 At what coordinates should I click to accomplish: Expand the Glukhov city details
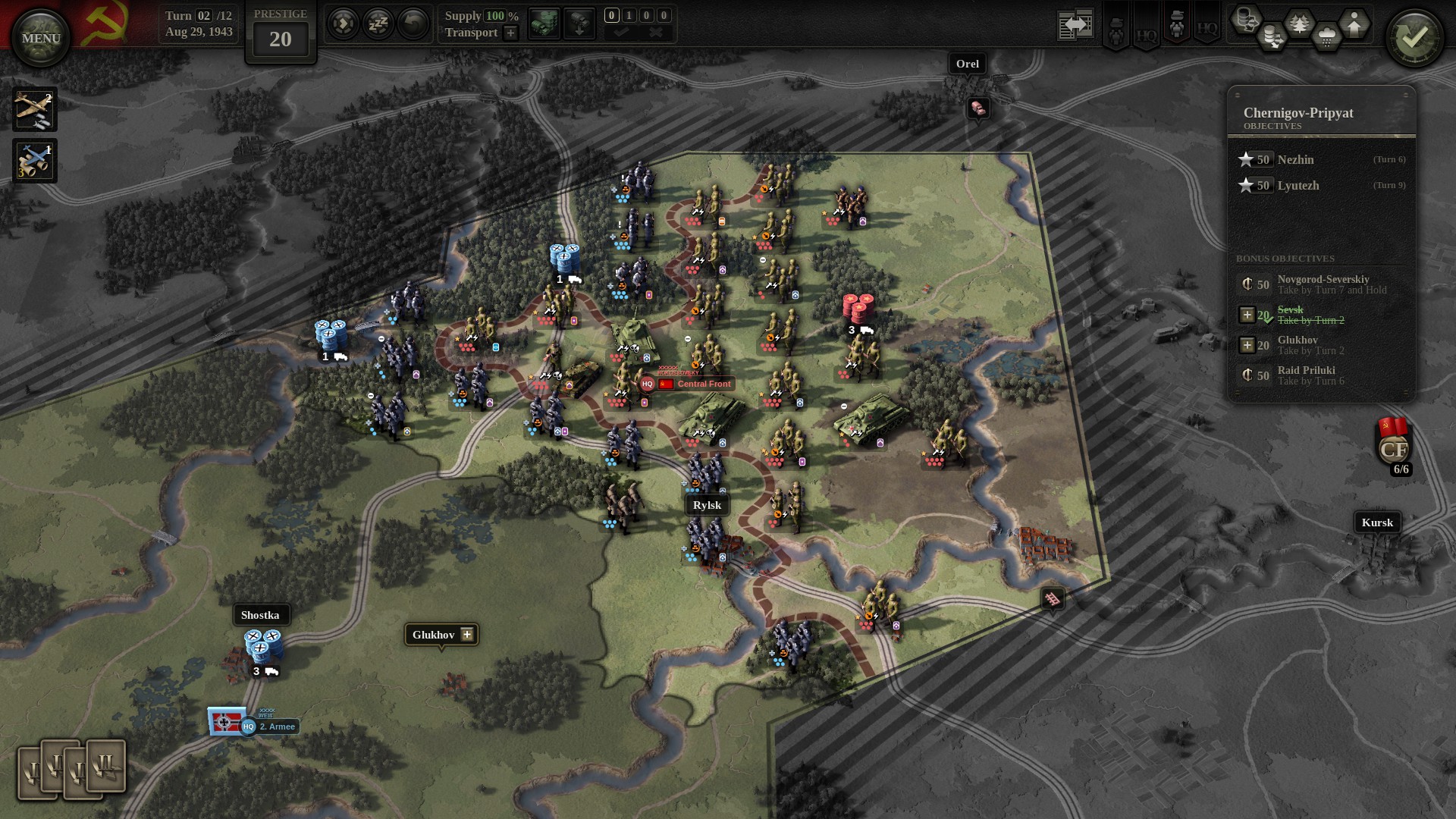[466, 635]
